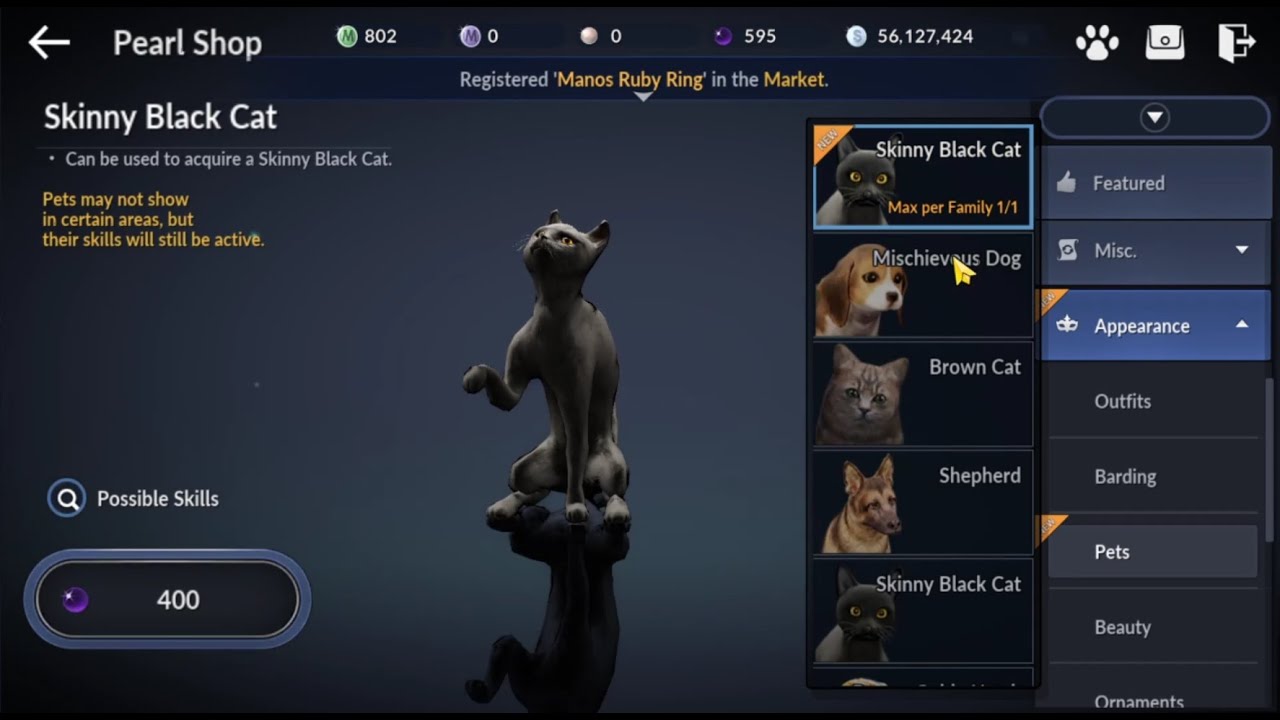View the silver coin balance icon
This screenshot has height=720, width=1280.
tap(857, 35)
